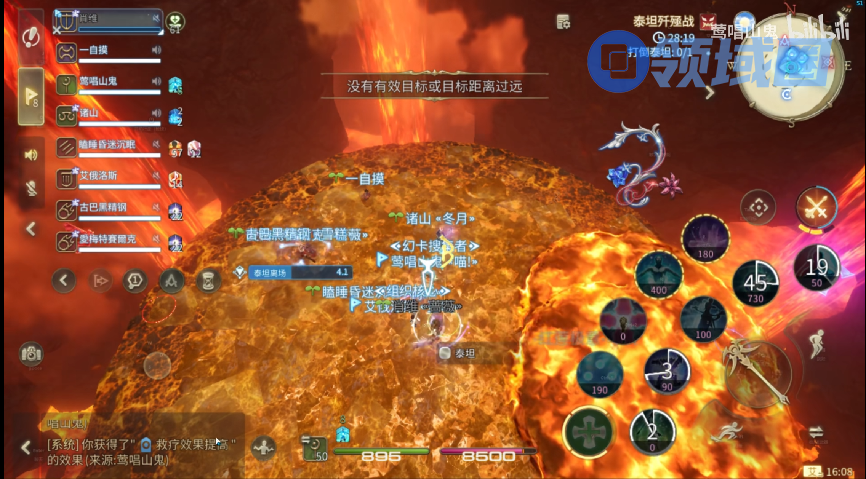
Task: Open the screenshot camera
Action: pyautogui.click(x=31, y=353)
